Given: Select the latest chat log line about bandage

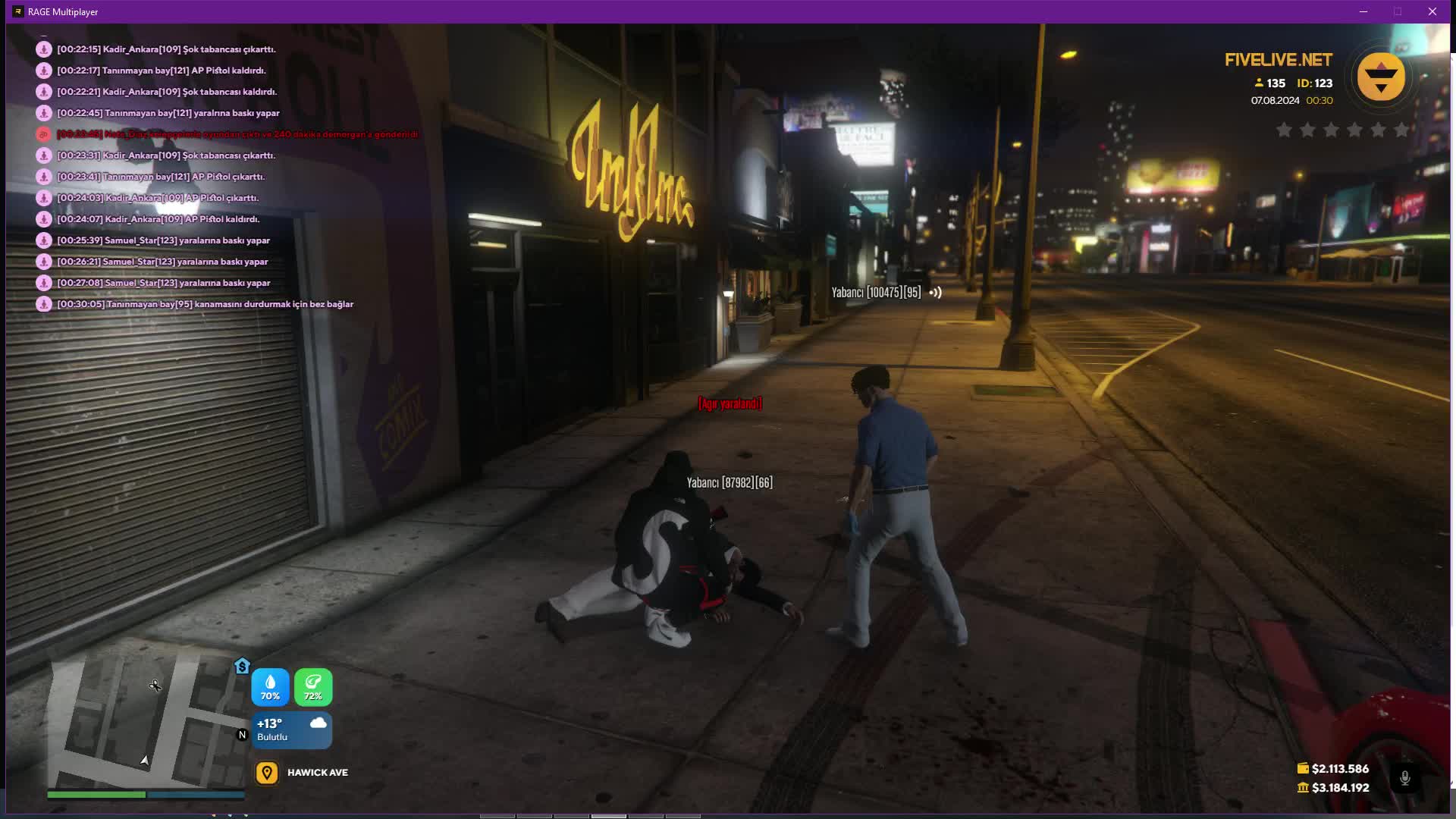Looking at the screenshot, I should pos(205,304).
